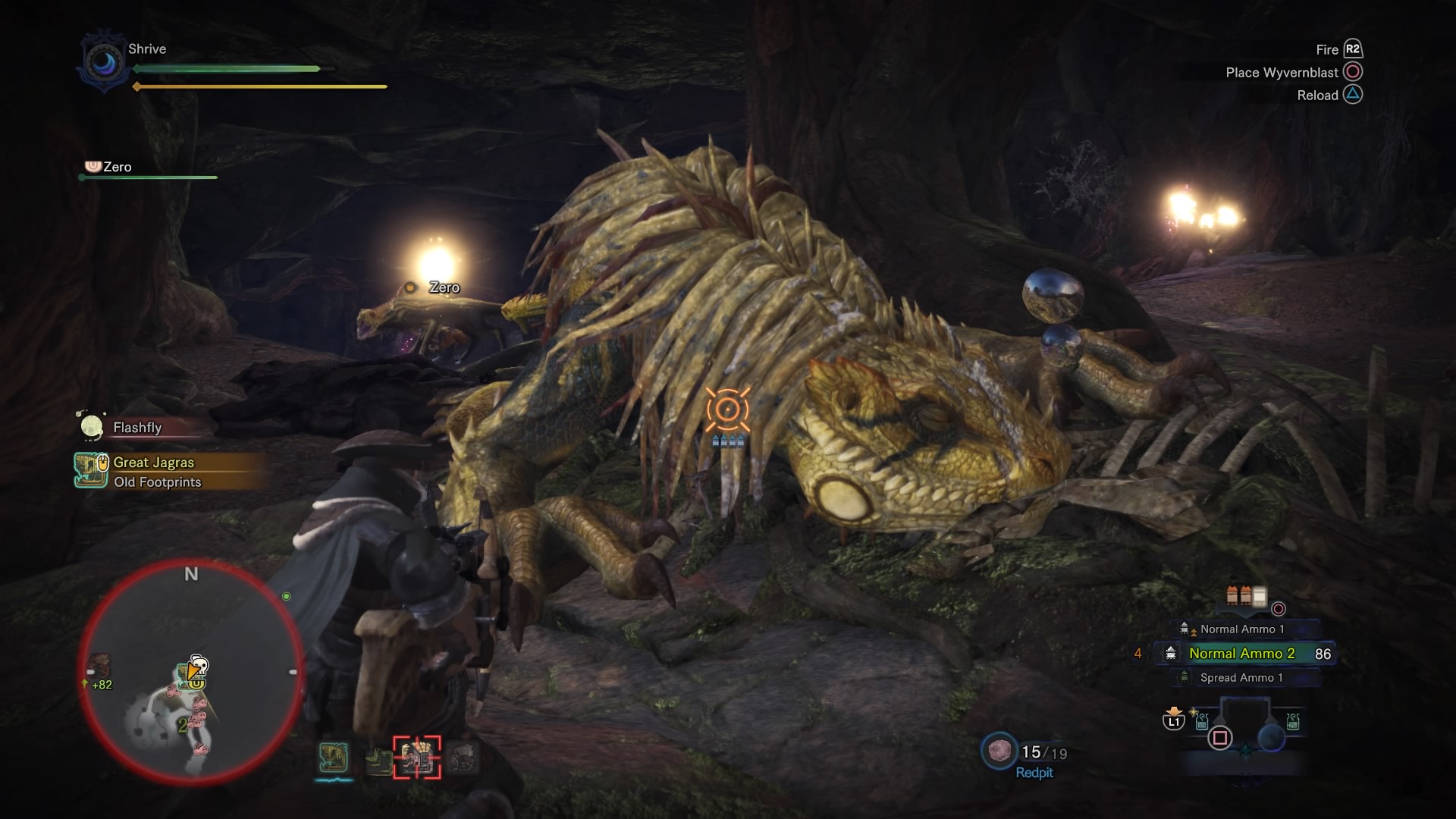
Task: Click the circular minimap
Action: [191, 672]
